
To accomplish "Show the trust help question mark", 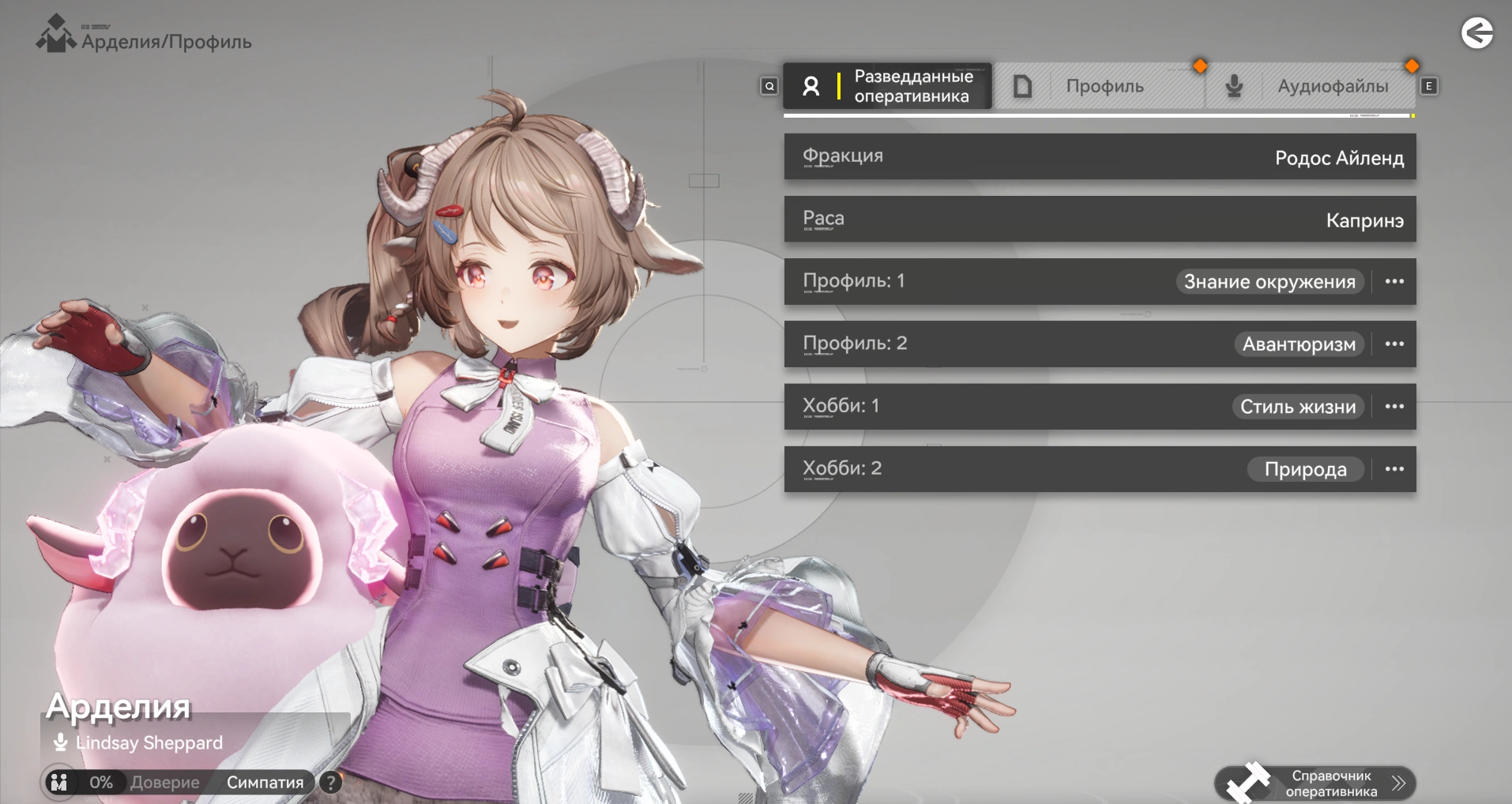I will click(x=331, y=783).
